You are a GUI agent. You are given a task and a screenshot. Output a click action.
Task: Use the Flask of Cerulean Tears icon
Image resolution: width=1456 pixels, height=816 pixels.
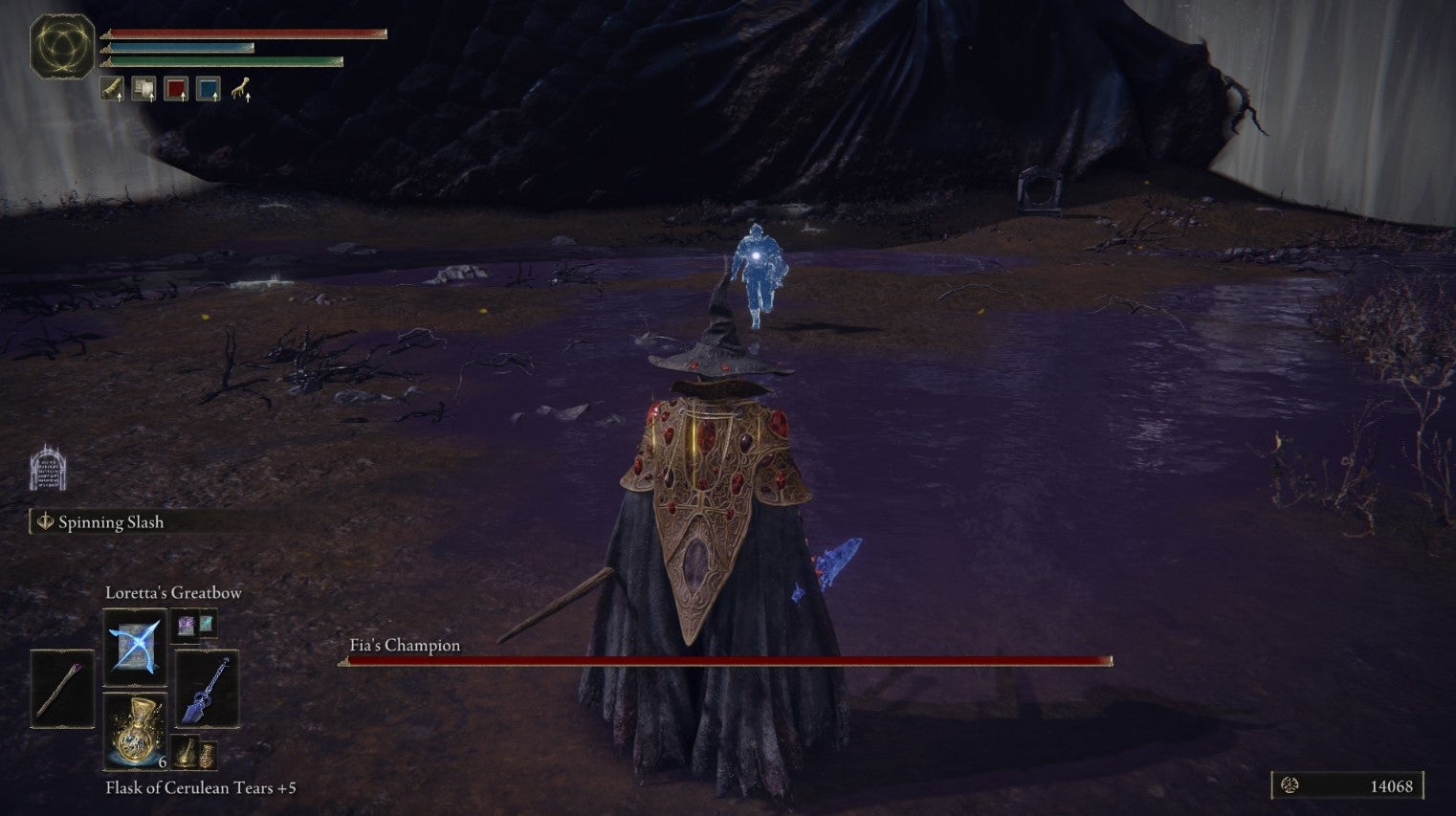click(x=135, y=730)
